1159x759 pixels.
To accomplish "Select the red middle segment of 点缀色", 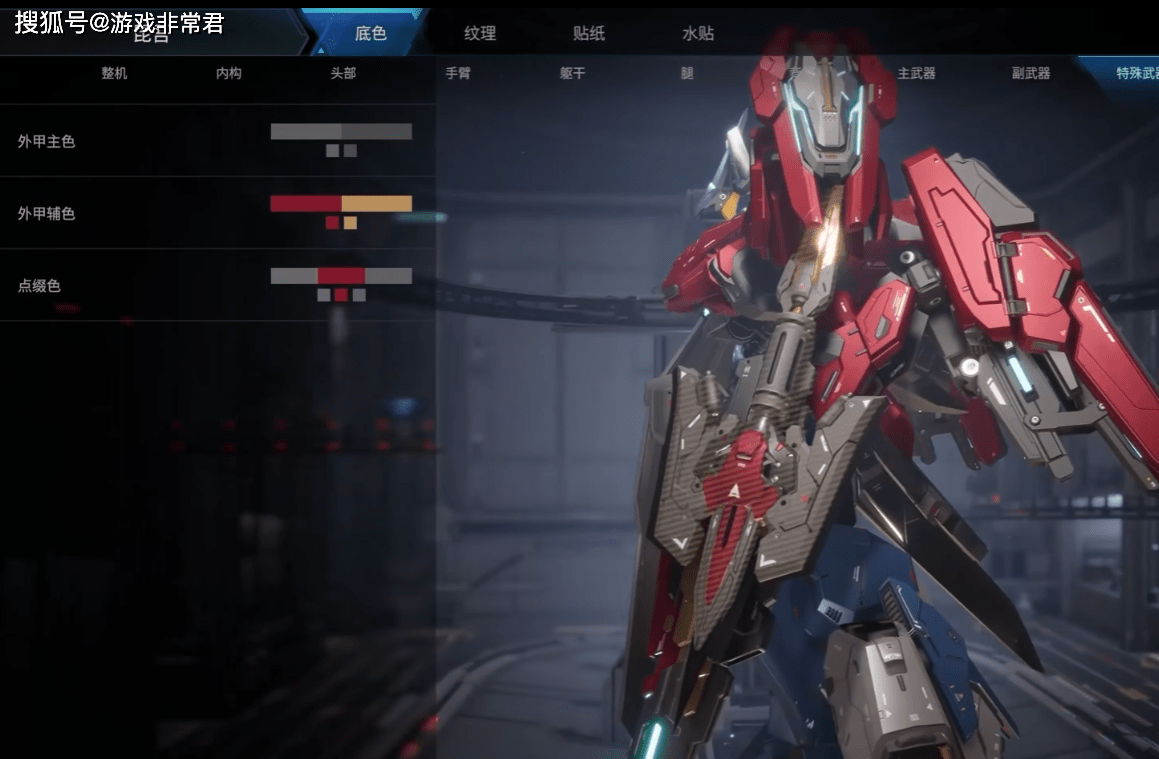I will pos(341,276).
